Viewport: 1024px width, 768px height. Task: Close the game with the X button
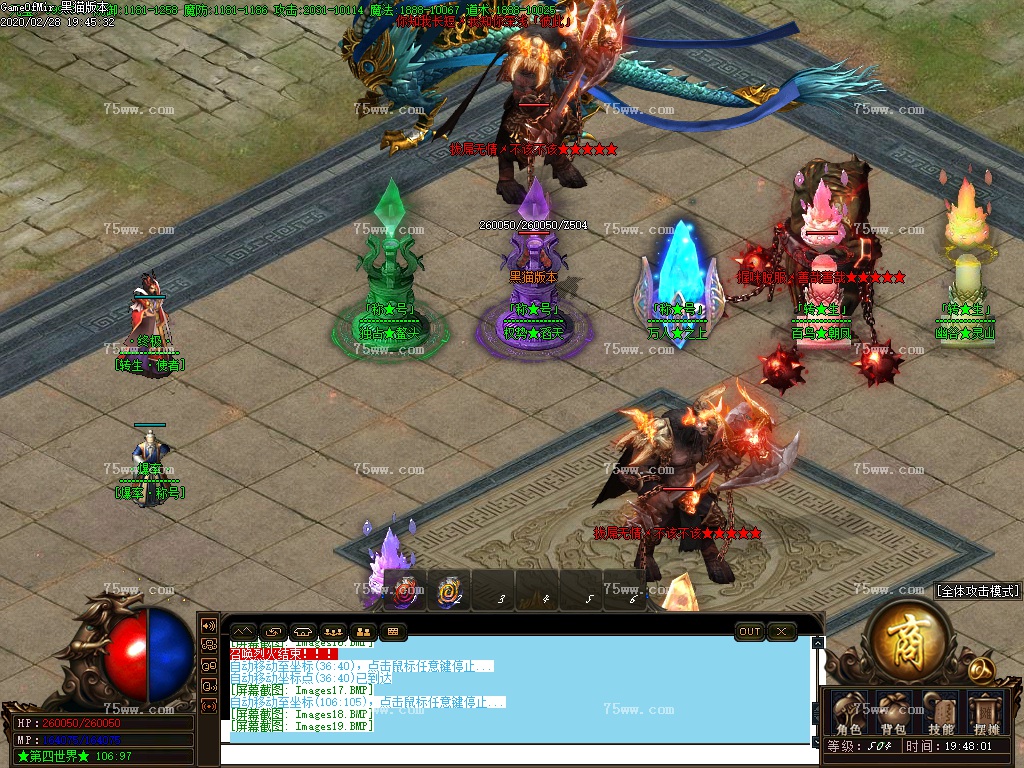point(781,631)
